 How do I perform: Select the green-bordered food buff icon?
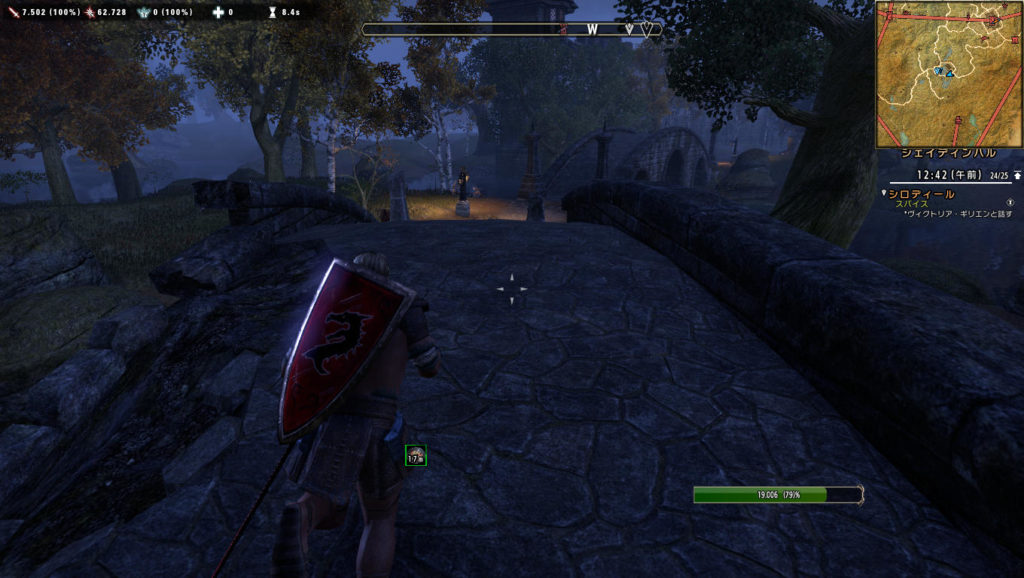(415, 456)
